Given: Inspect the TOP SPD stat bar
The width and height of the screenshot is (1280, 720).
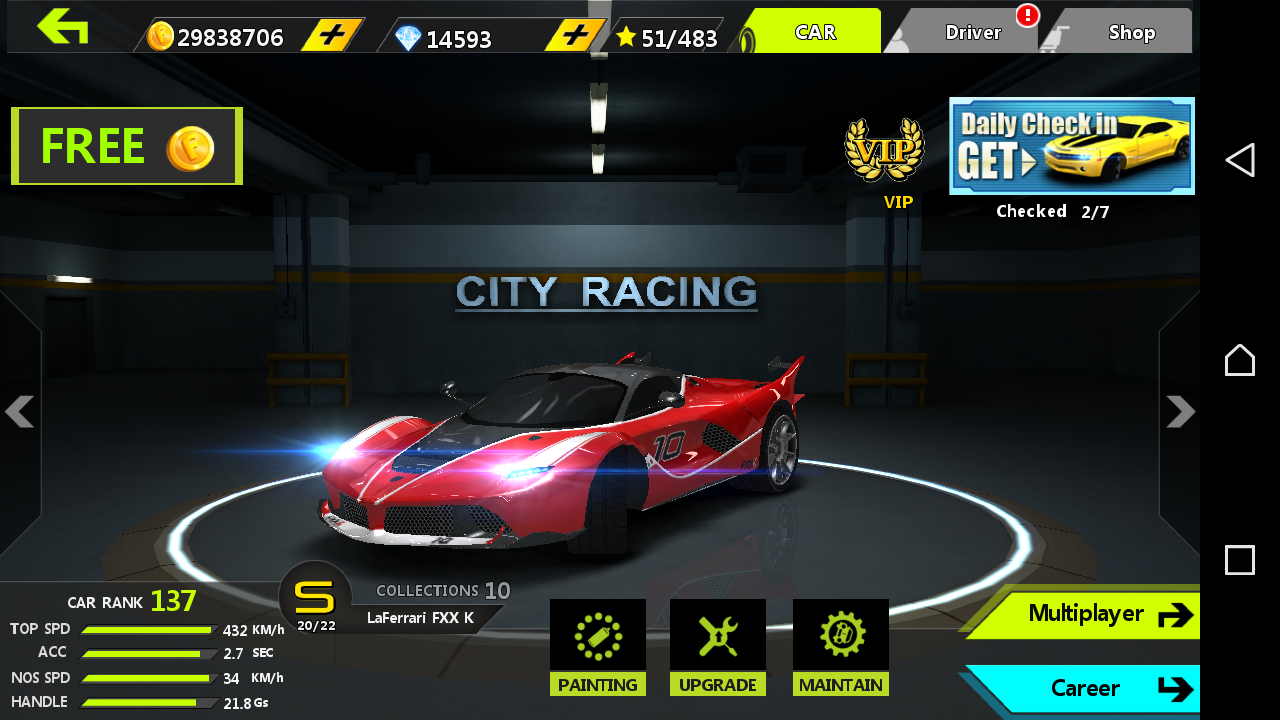Looking at the screenshot, I should (x=148, y=629).
